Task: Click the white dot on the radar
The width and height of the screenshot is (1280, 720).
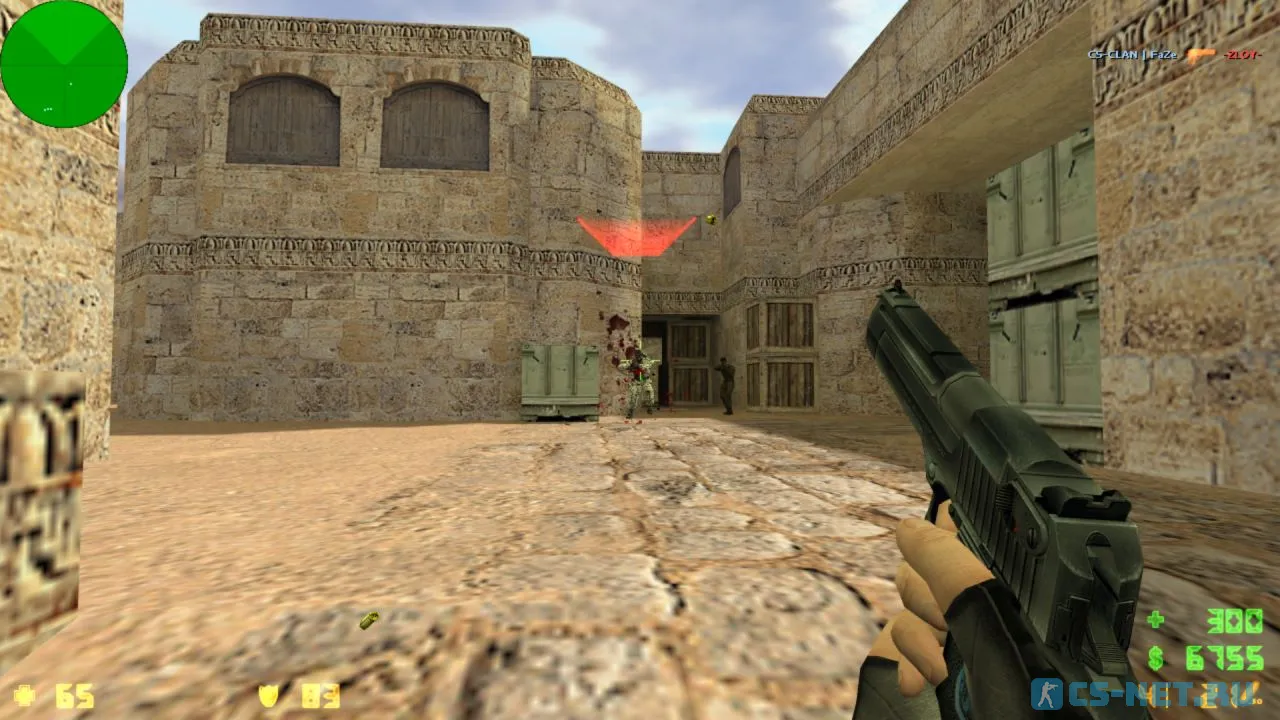Action: pyautogui.click(x=71, y=84)
